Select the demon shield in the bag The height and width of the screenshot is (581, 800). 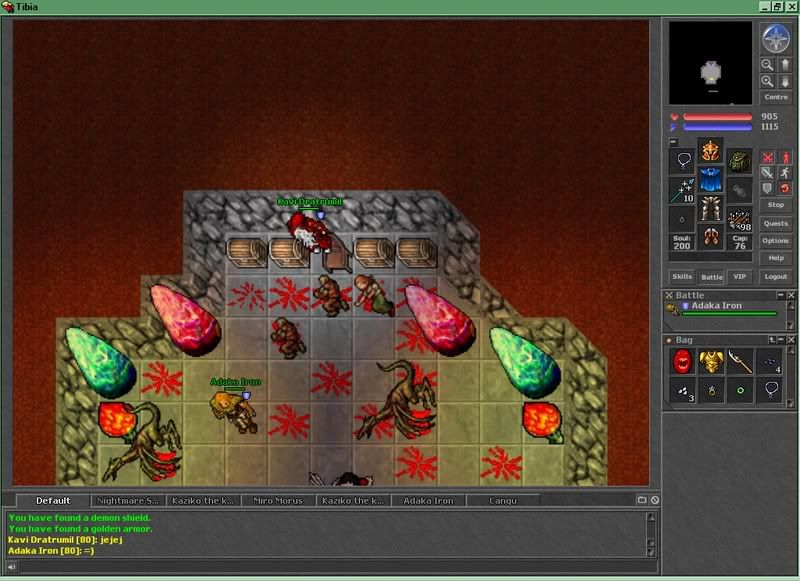(682, 362)
